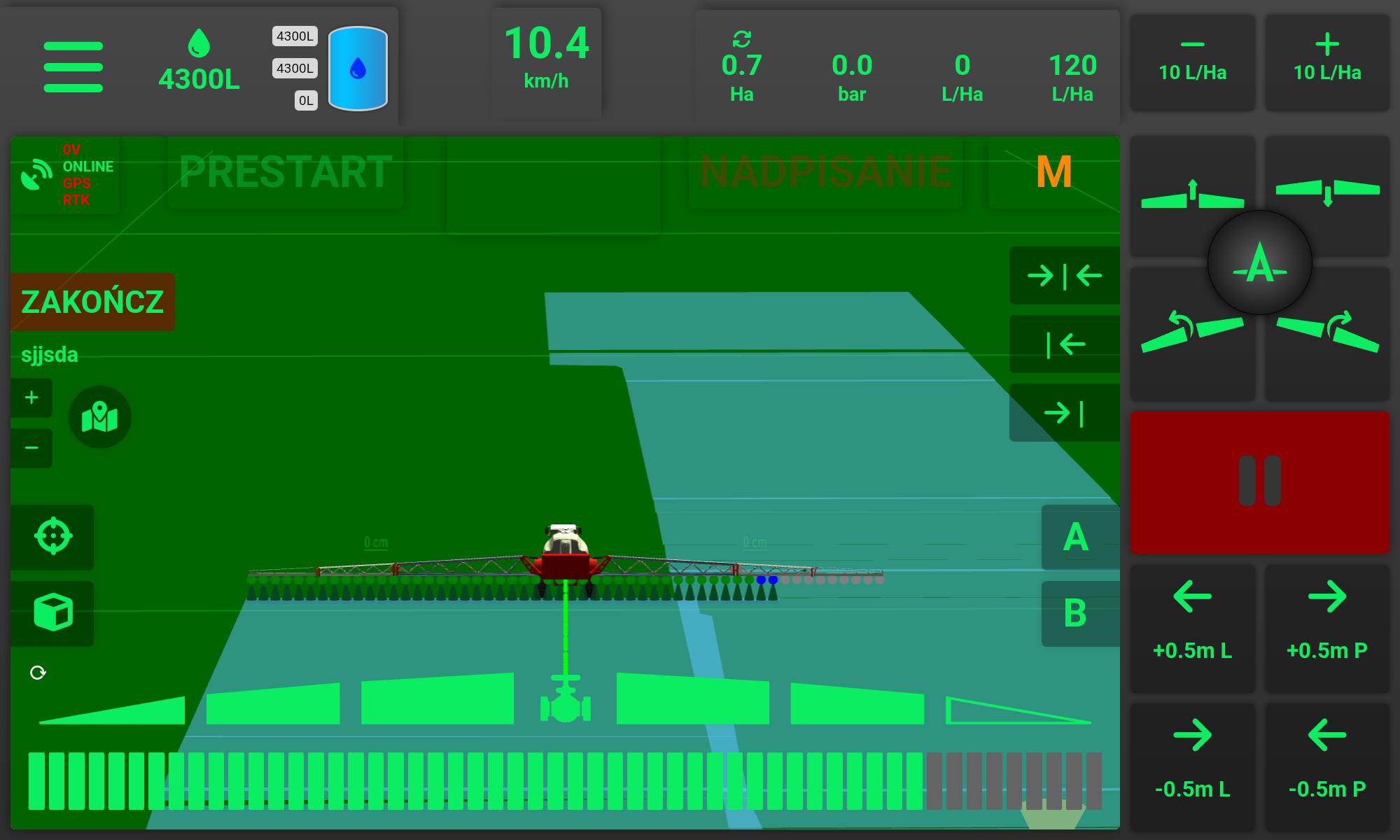Open the map marker icon
Viewport: 1400px width, 840px height.
99,418
